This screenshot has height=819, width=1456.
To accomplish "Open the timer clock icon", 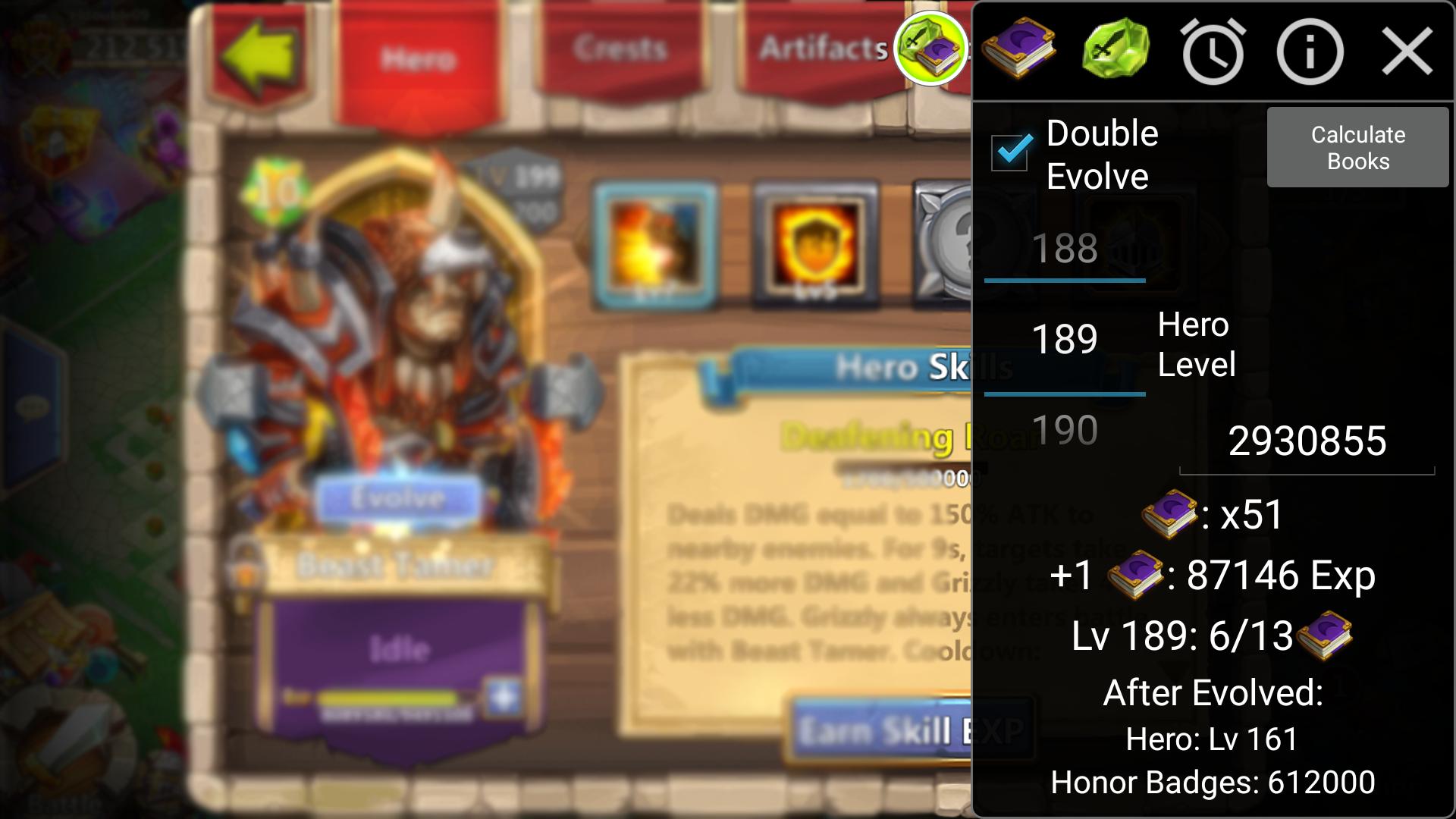I will 1213,52.
